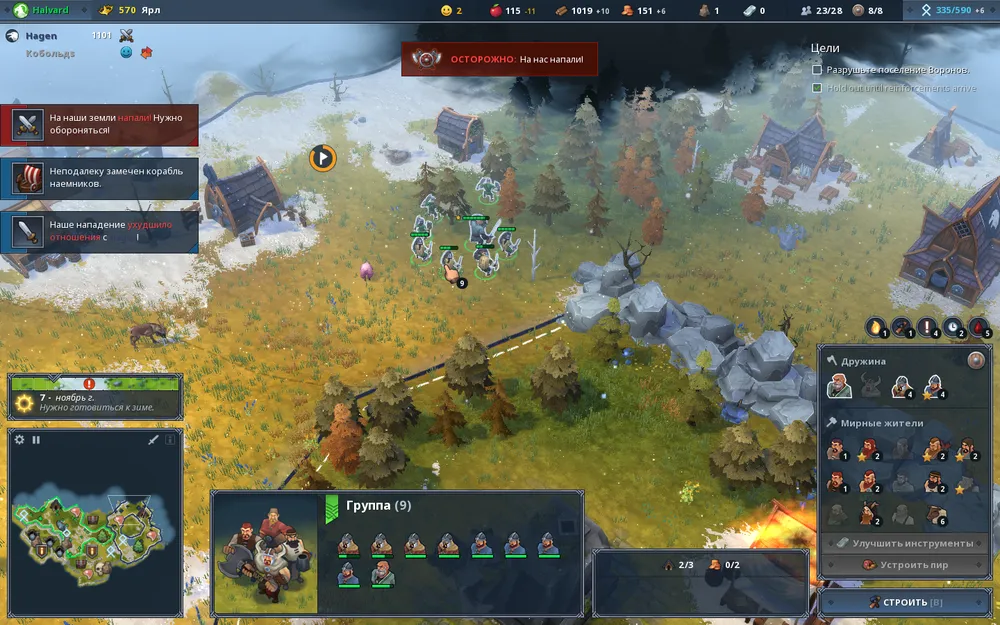1000x625 pixels.
Task: Select the warchief portrait in Дружина
Action: (840, 386)
